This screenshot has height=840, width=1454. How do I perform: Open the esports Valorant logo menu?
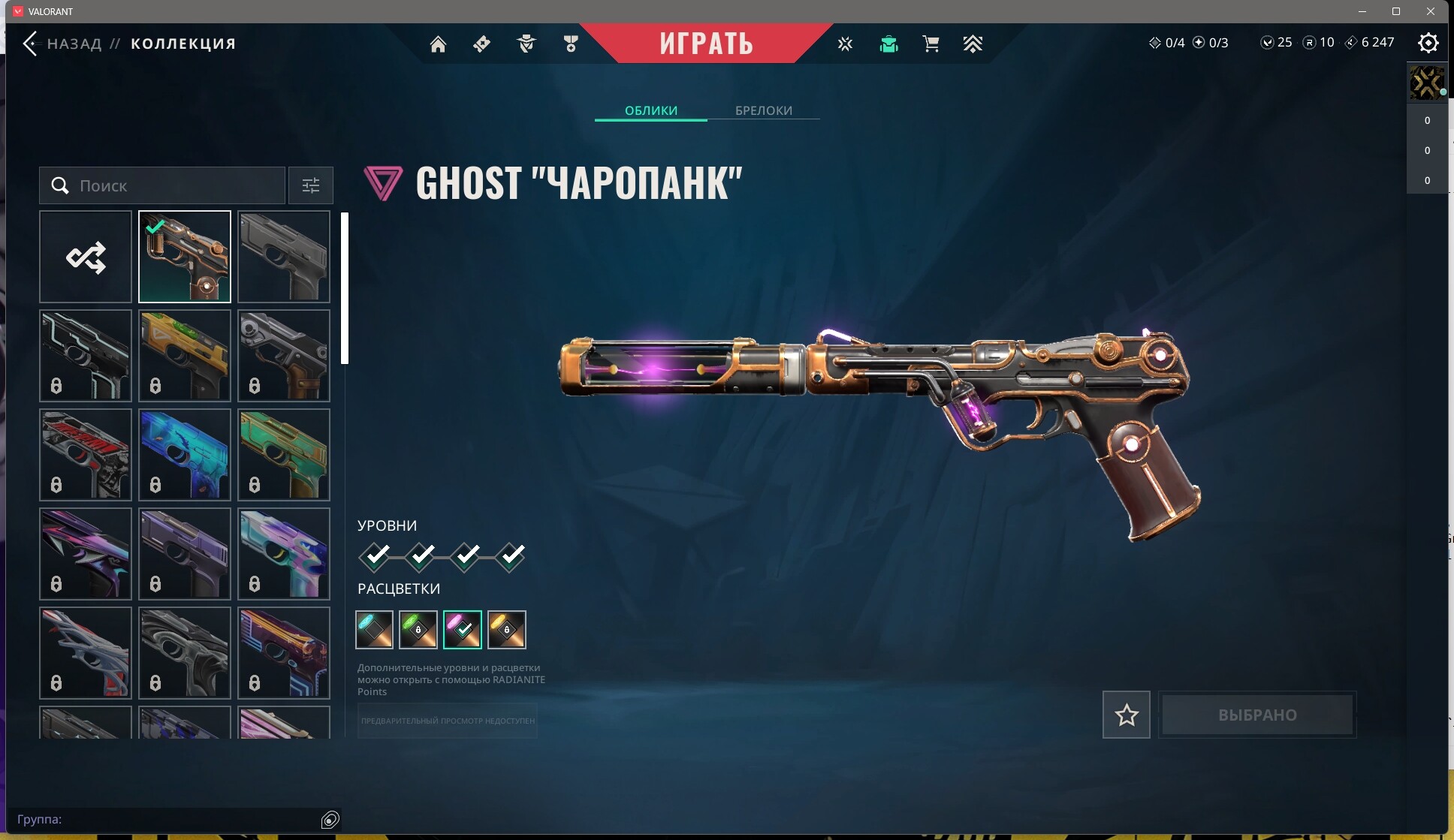(845, 44)
